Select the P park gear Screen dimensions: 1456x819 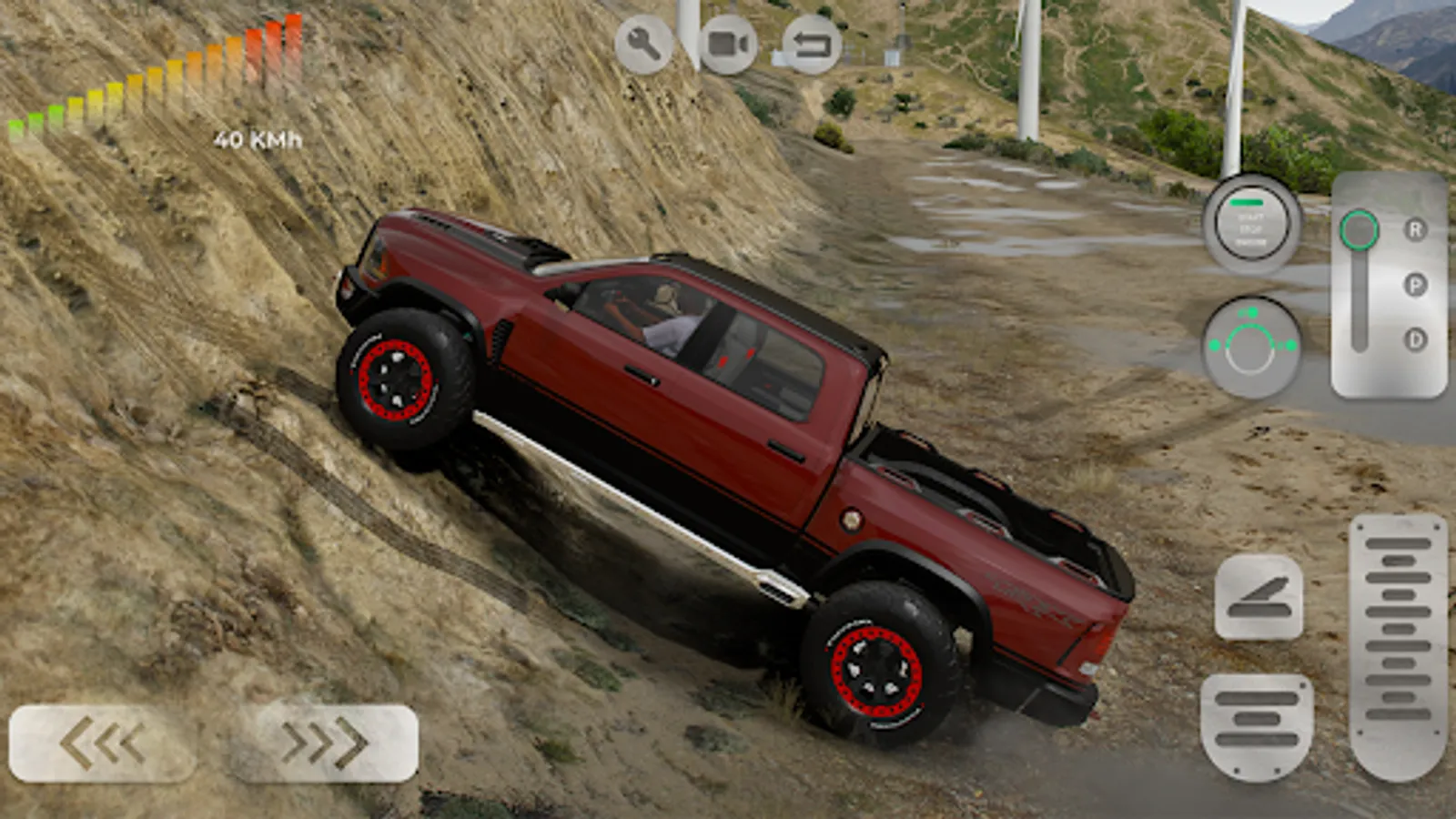click(x=1415, y=285)
